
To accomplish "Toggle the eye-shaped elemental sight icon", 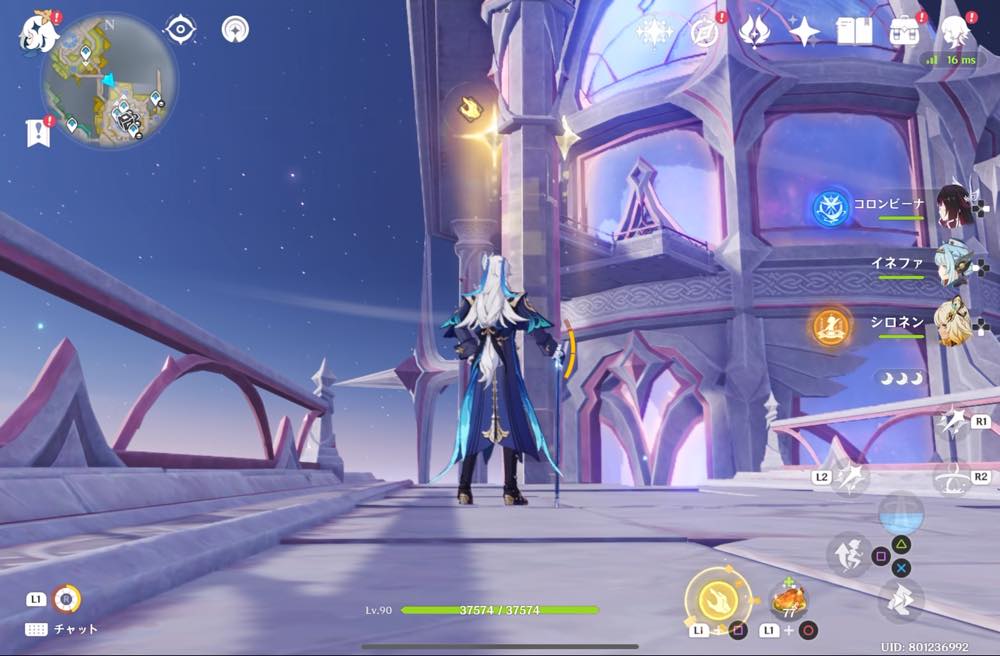I will [x=180, y=30].
